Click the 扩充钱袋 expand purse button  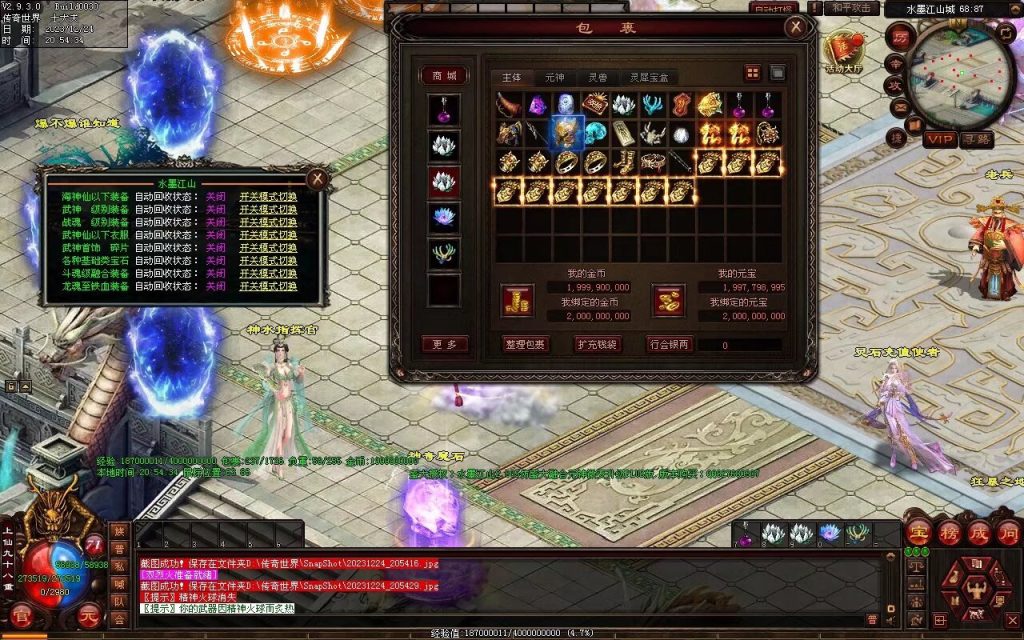pyautogui.click(x=597, y=344)
